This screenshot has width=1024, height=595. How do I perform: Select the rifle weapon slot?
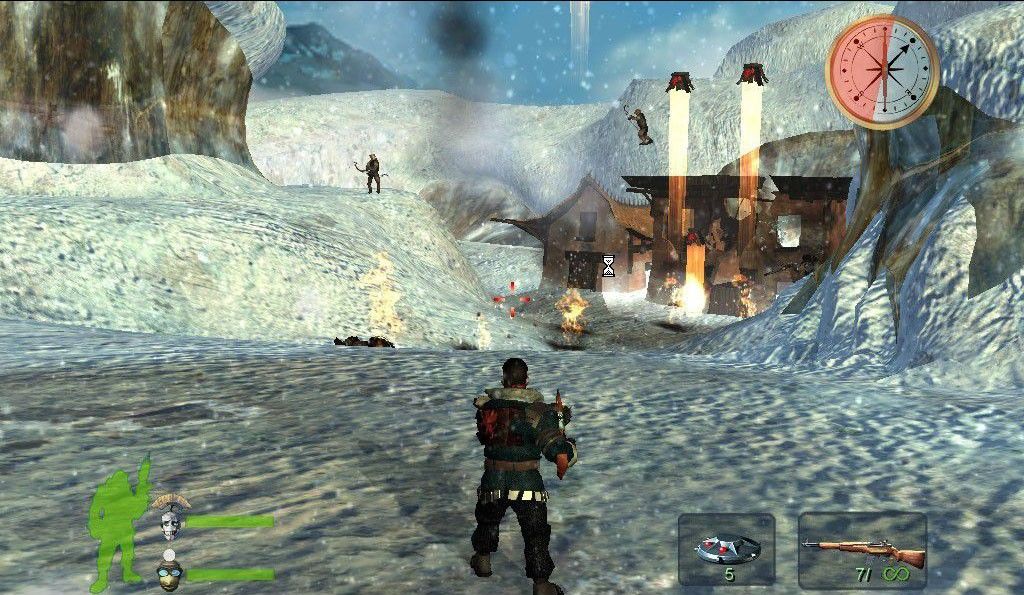(862, 549)
